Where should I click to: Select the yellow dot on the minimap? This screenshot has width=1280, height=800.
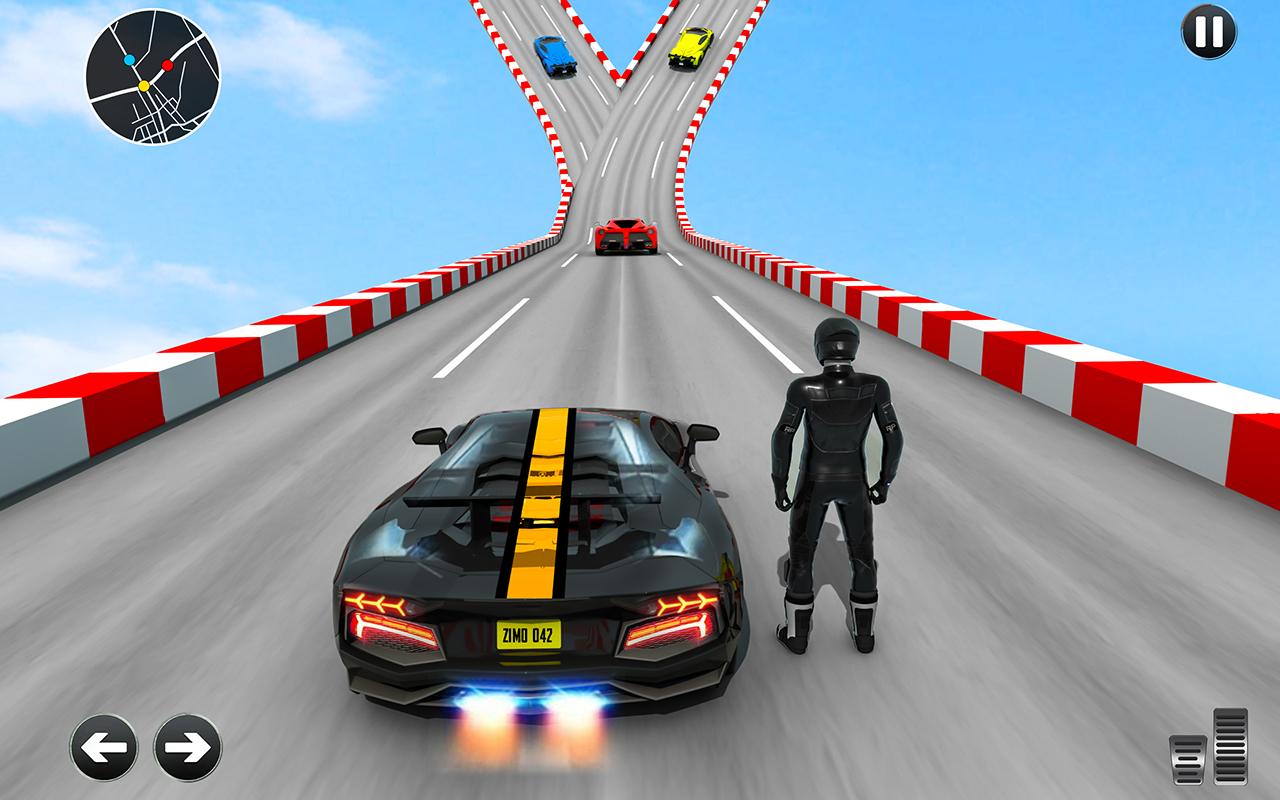144,86
